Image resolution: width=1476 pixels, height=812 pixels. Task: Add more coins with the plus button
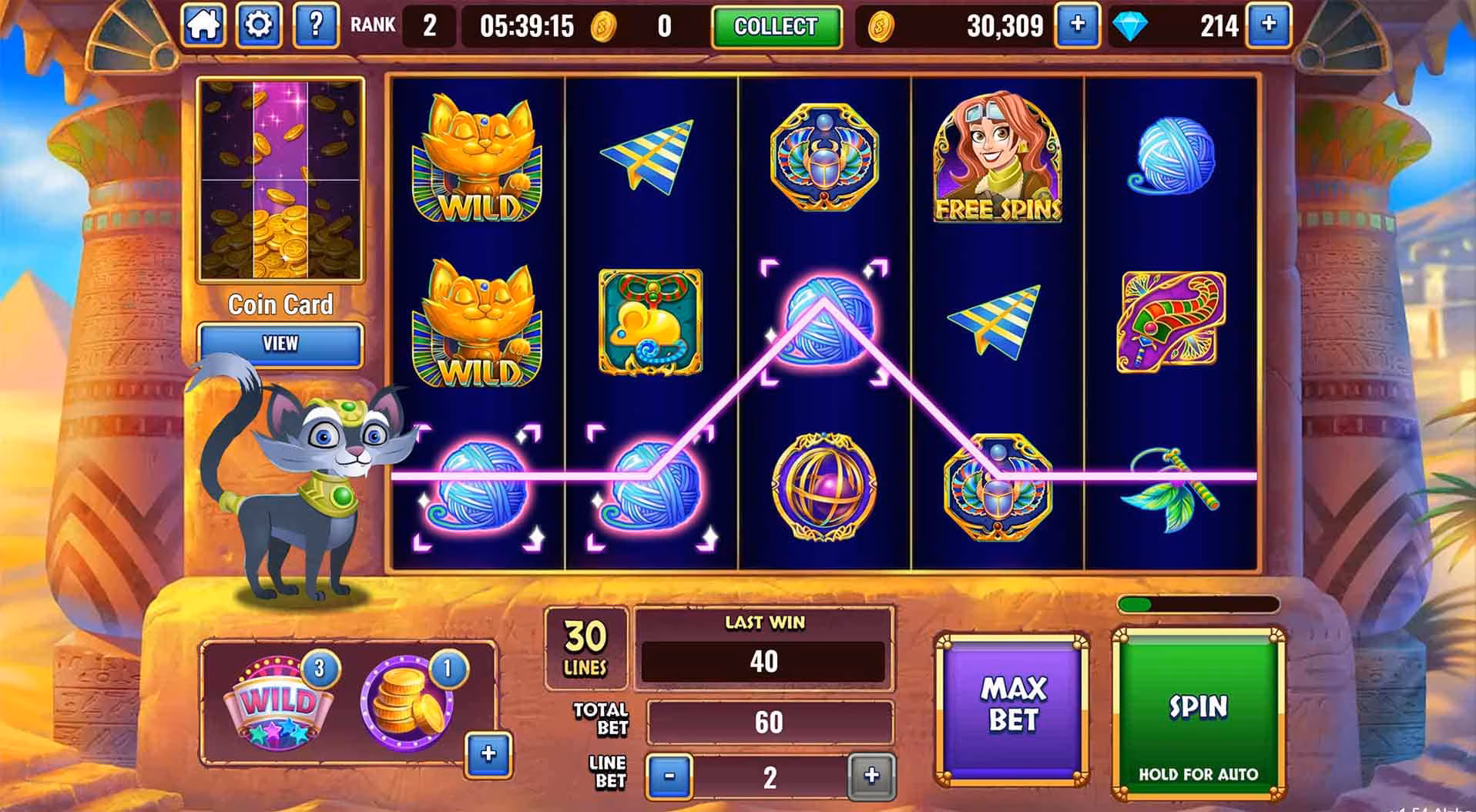click(x=1077, y=25)
